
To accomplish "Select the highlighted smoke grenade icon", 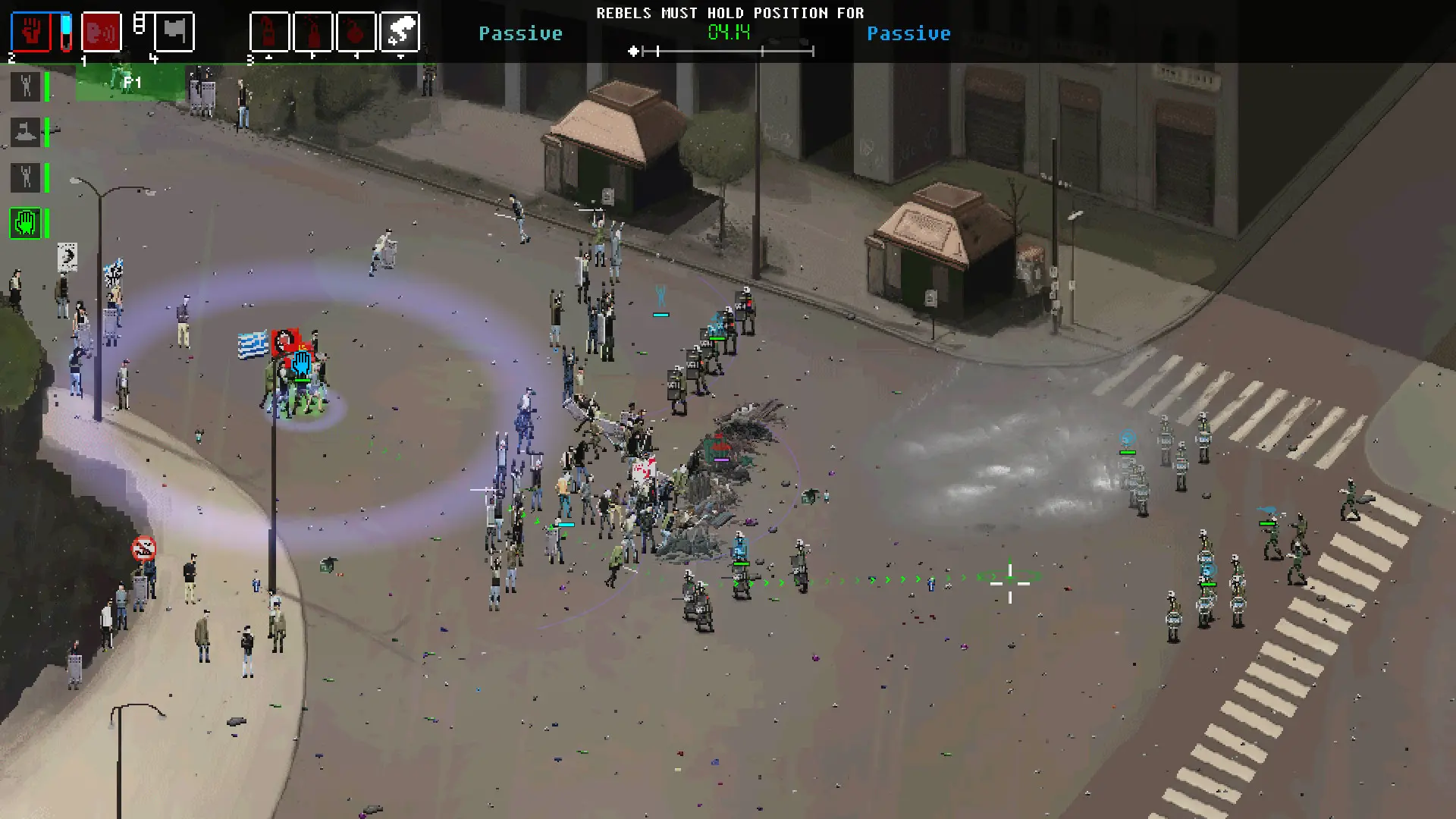I will click(402, 31).
